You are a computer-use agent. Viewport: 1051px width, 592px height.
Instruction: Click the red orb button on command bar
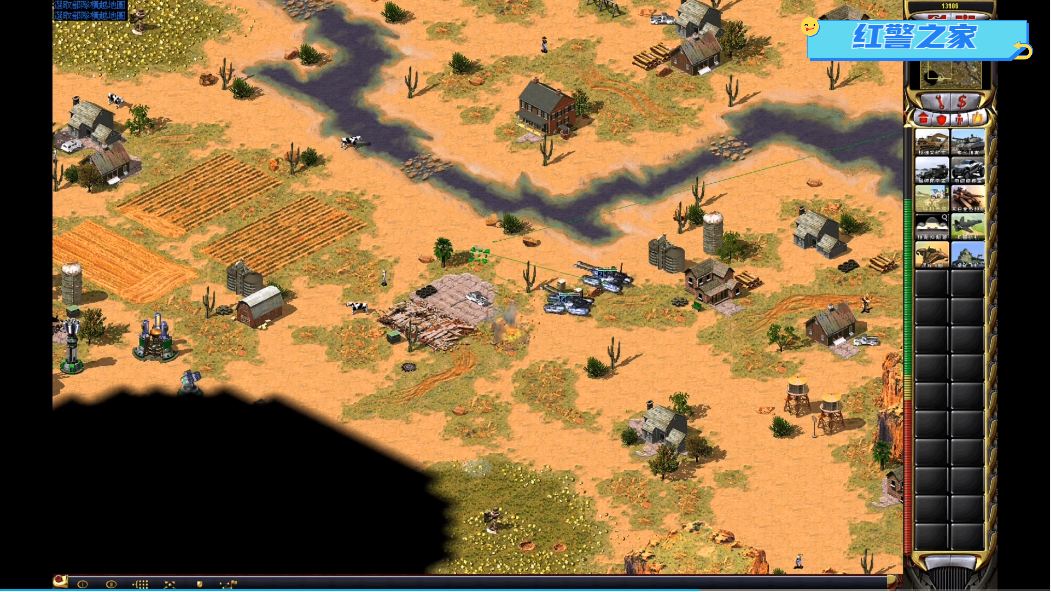pyautogui.click(x=60, y=581)
